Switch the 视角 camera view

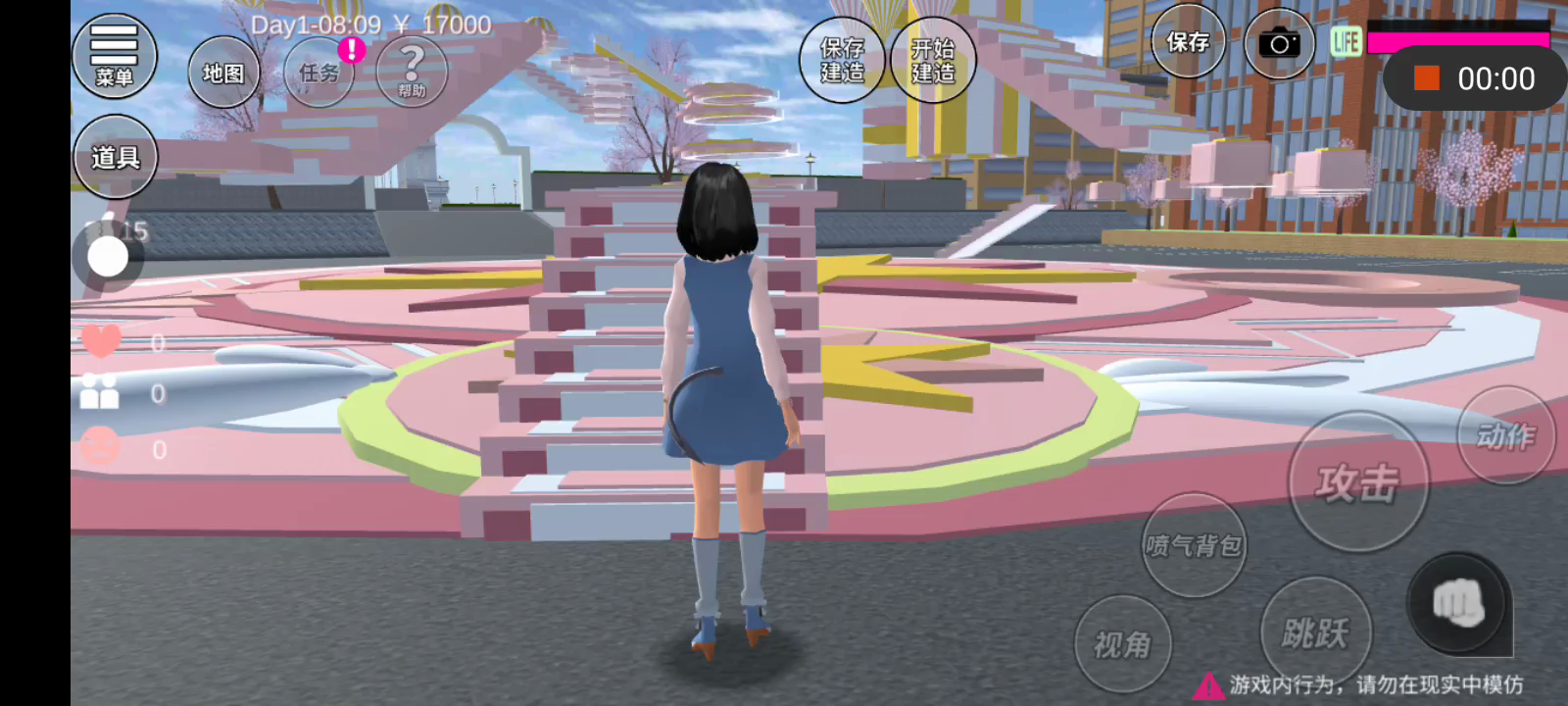click(1122, 644)
